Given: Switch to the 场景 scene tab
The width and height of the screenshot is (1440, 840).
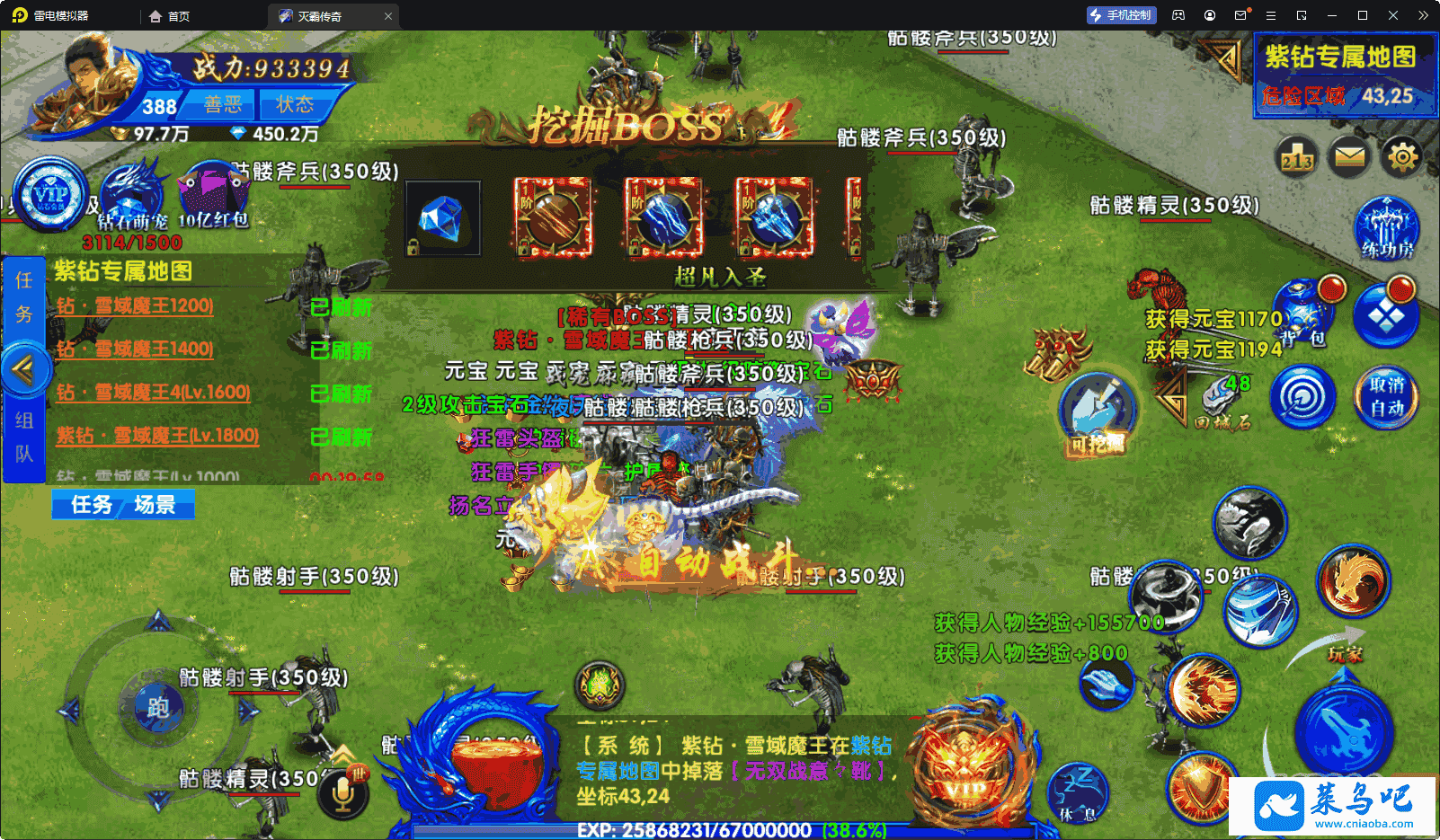Looking at the screenshot, I should tap(155, 505).
